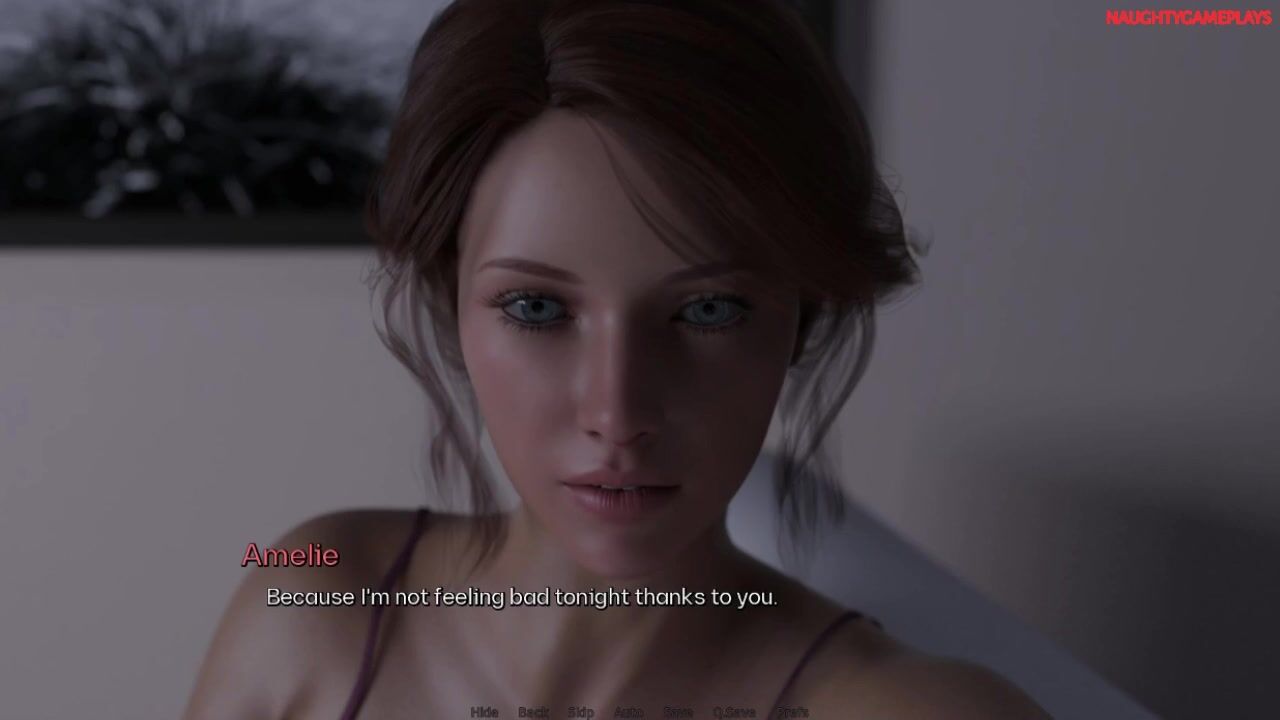Viewport: 1280px width, 720px height.
Task: Go Back to previous dialogue line
Action: point(533,712)
